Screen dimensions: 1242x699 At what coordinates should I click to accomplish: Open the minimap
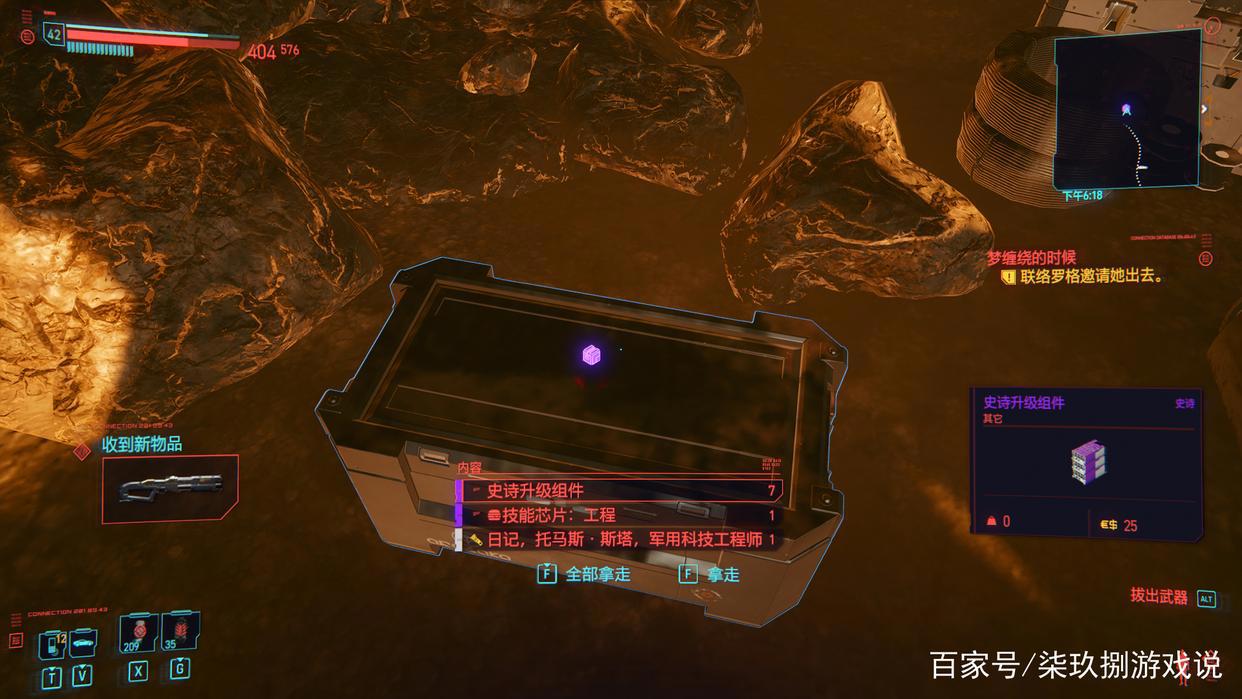coord(1127,110)
